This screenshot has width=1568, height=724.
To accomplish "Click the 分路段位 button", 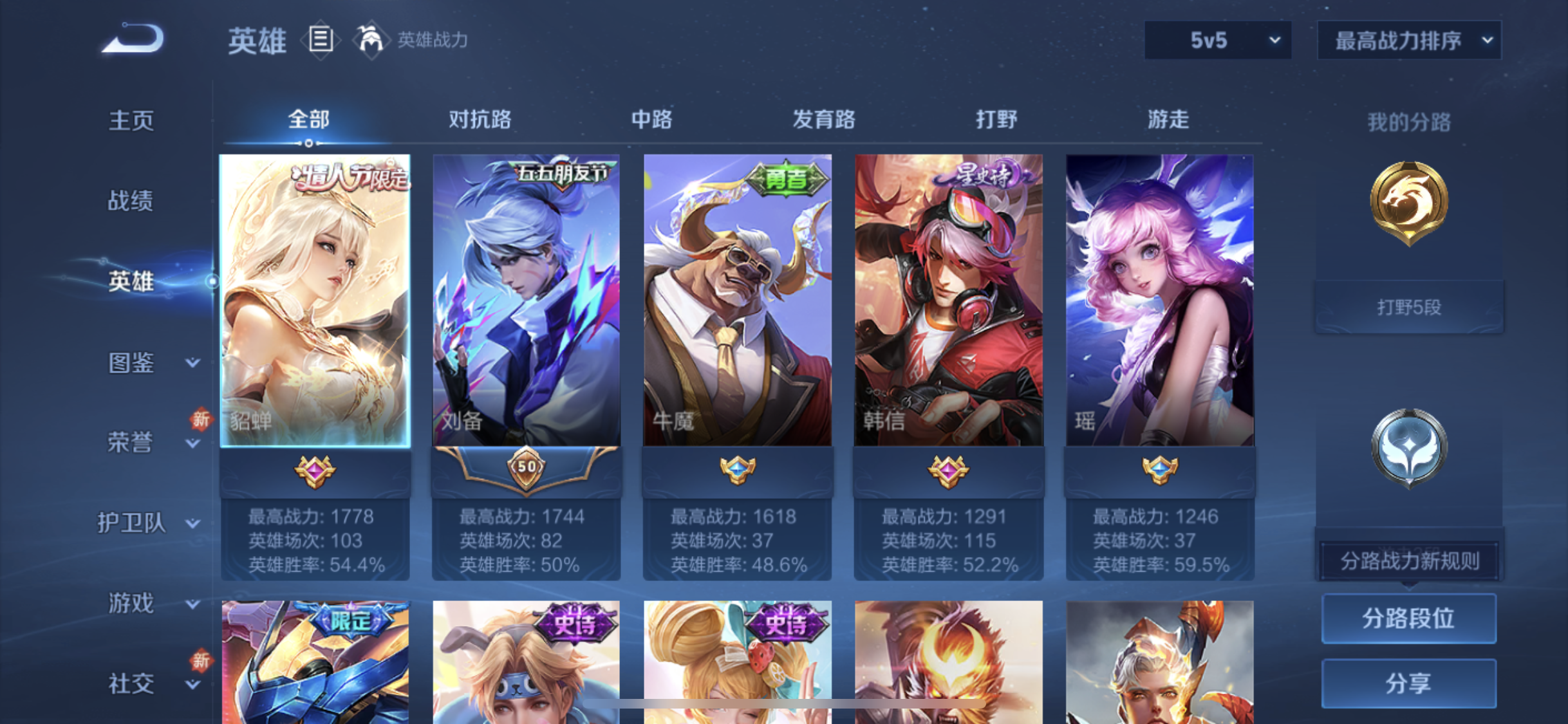I will pos(1408,618).
